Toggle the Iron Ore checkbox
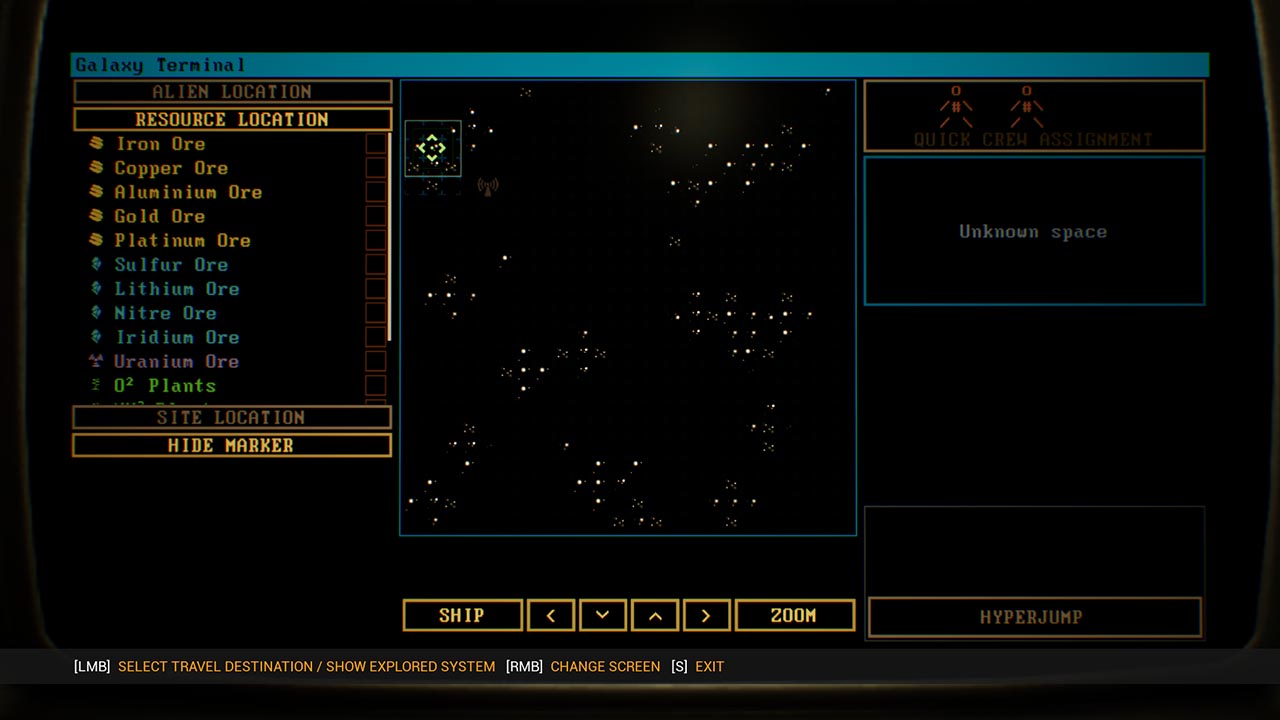1280x720 pixels. click(x=375, y=144)
